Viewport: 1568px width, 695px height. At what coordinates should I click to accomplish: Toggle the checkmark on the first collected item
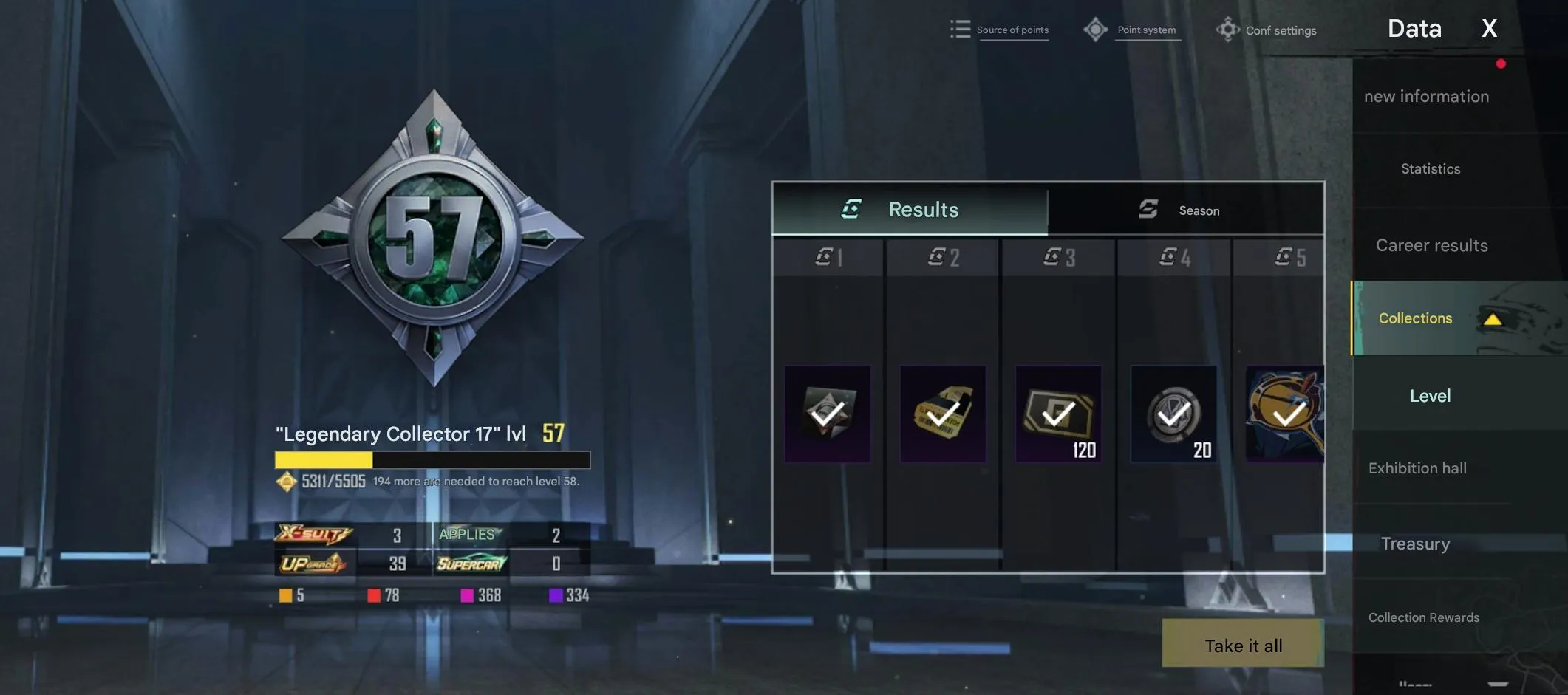click(x=828, y=414)
